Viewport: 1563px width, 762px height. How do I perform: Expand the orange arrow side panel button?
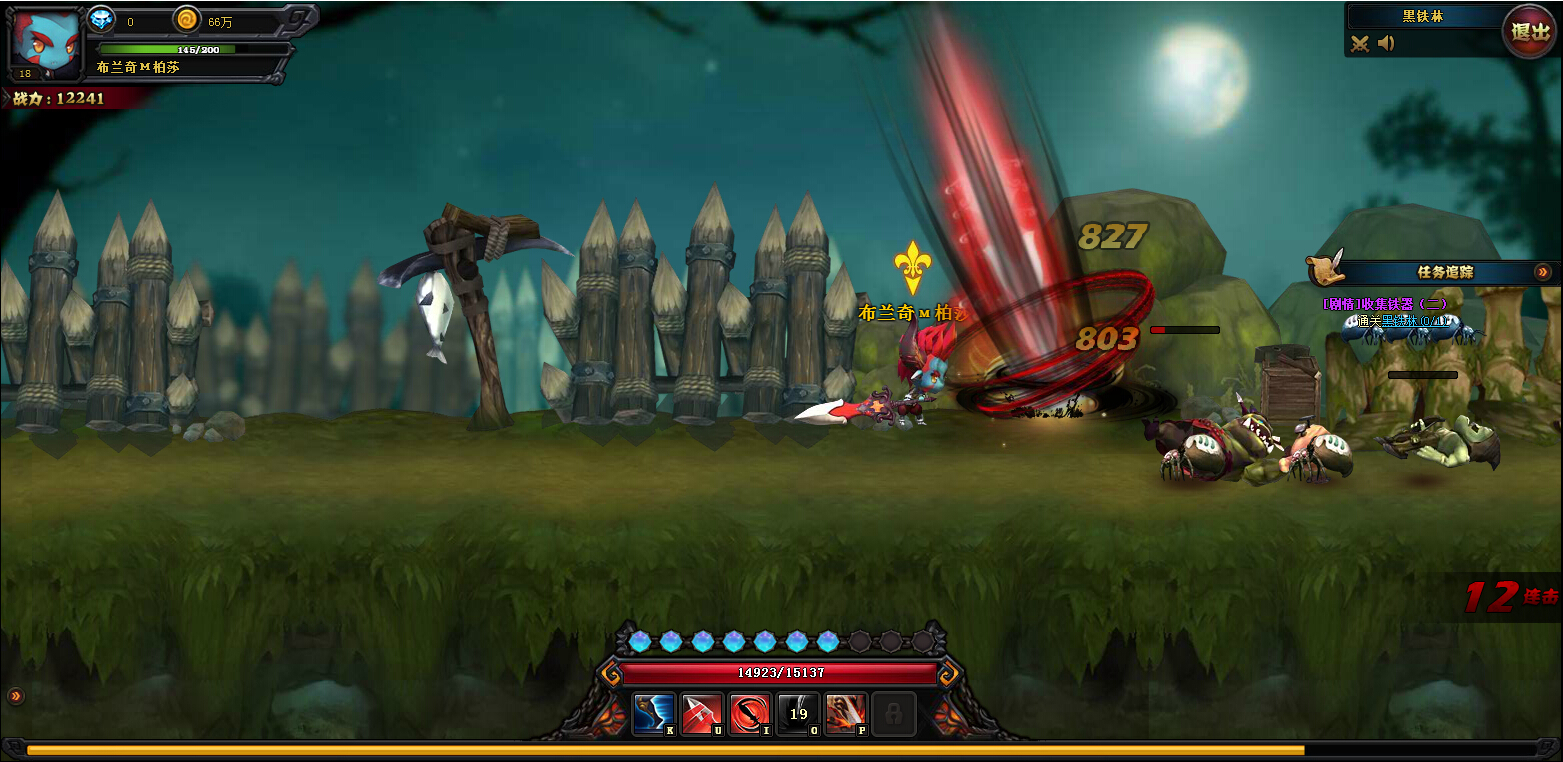pyautogui.click(x=16, y=696)
